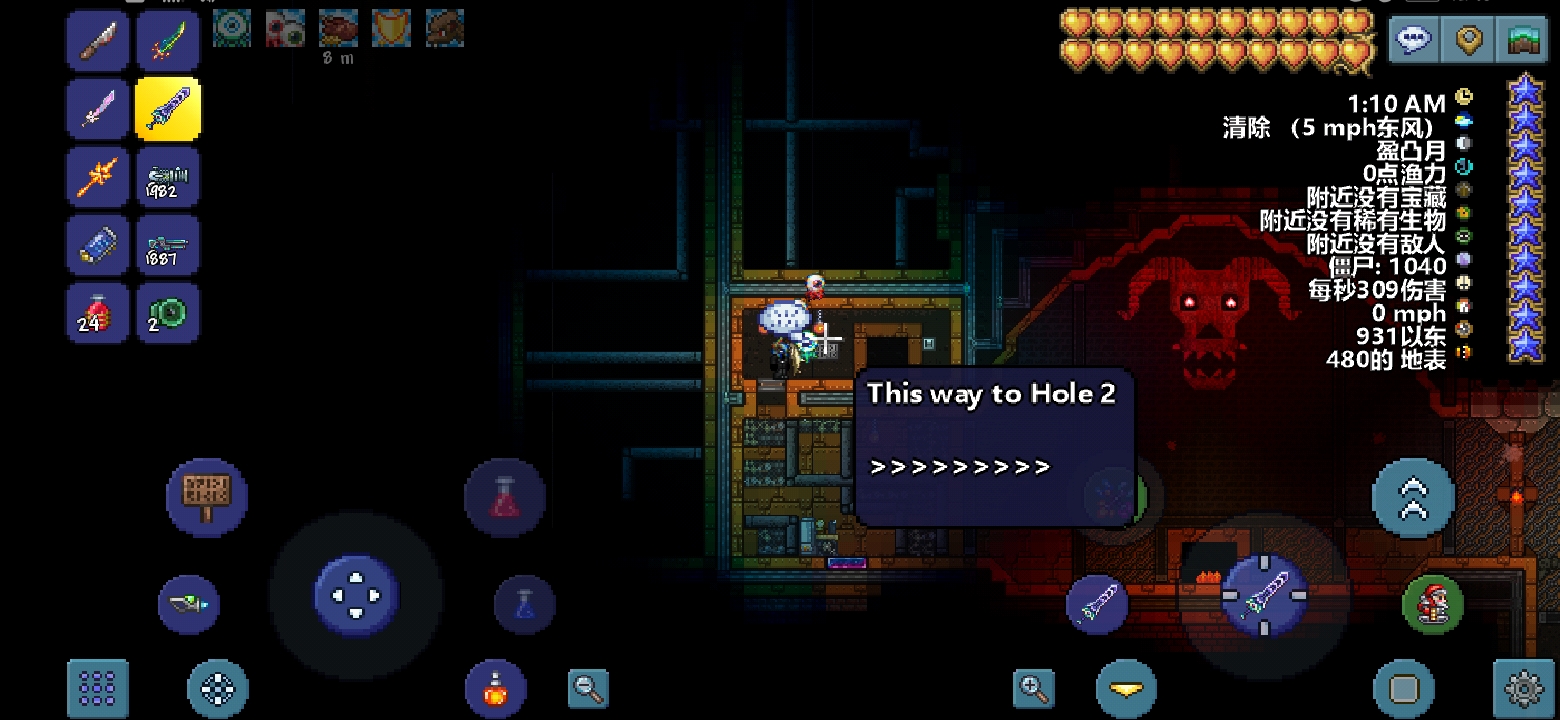The height and width of the screenshot is (720, 1560).
Task: Tap the map pin button
Action: pos(1468,40)
